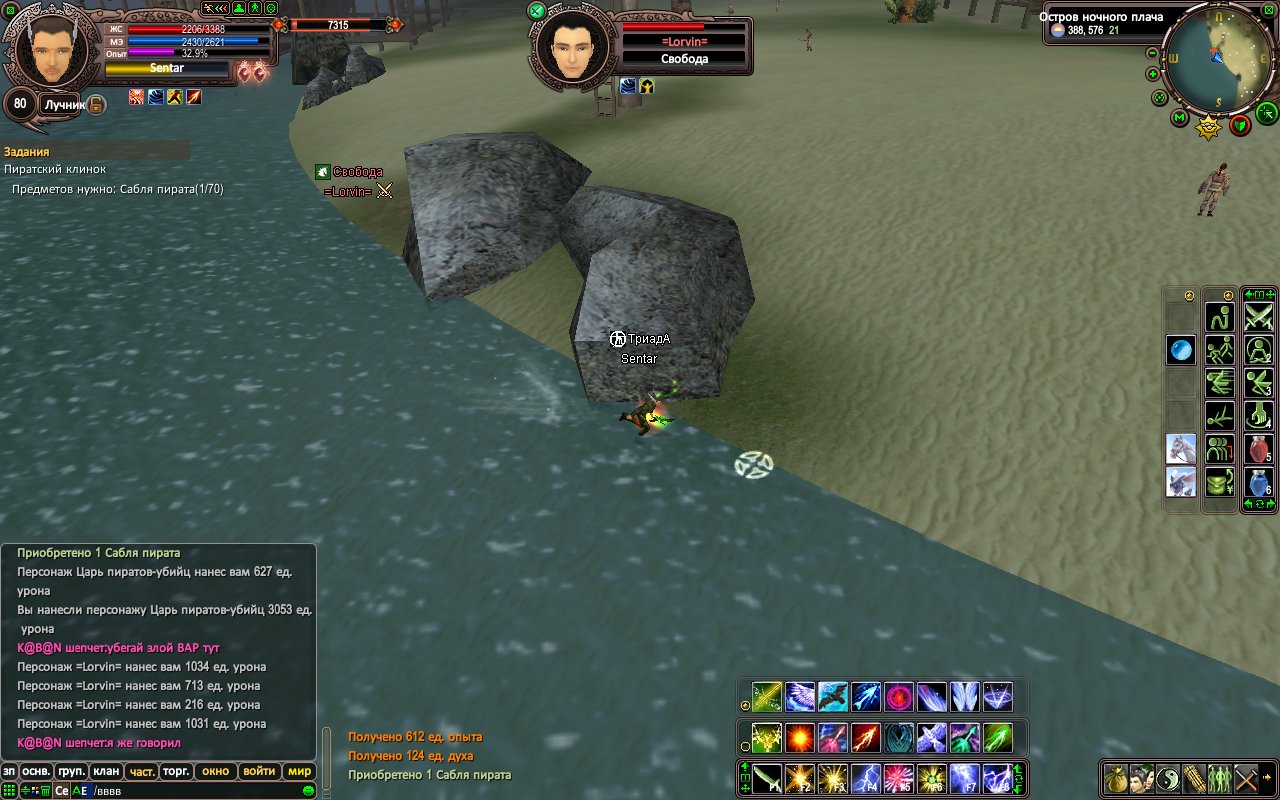Open the smiley emoticon picker in chat
This screenshot has height=800, width=1280.
click(x=309, y=790)
